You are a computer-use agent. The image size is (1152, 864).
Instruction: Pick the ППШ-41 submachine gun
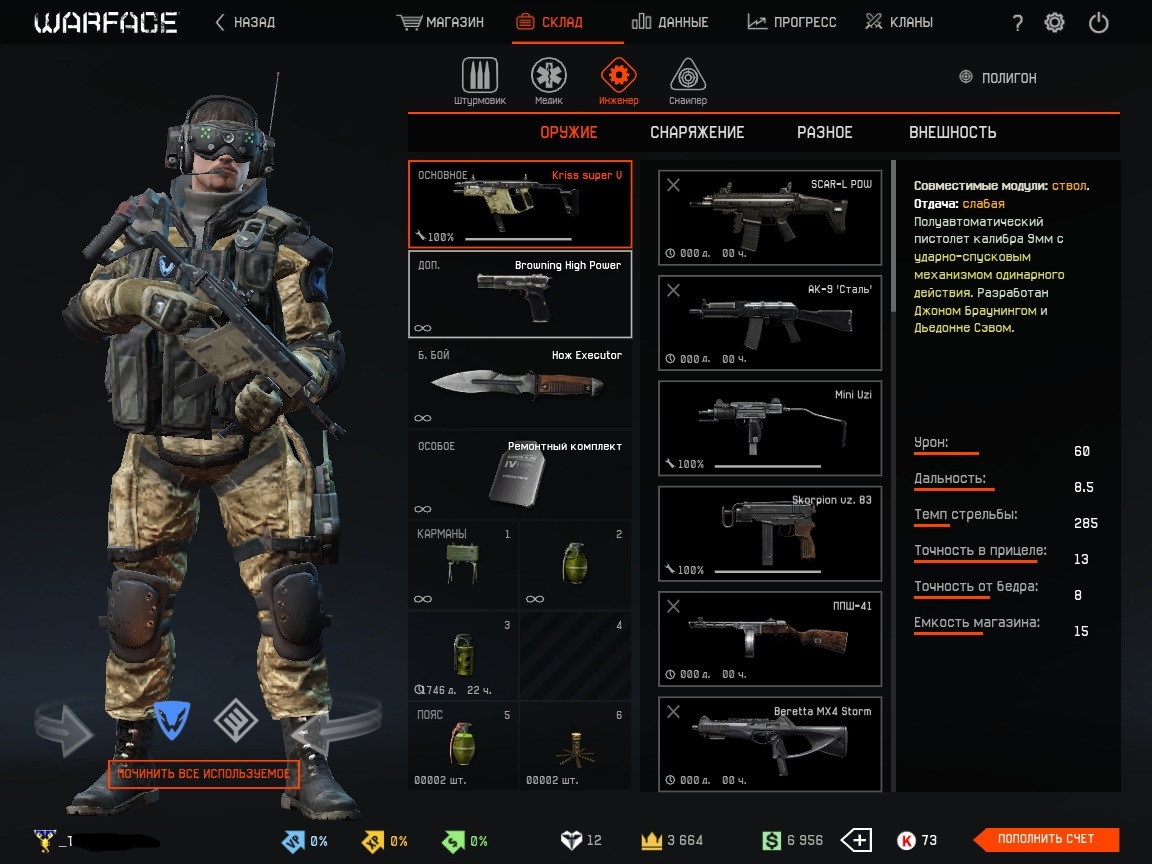coord(770,638)
